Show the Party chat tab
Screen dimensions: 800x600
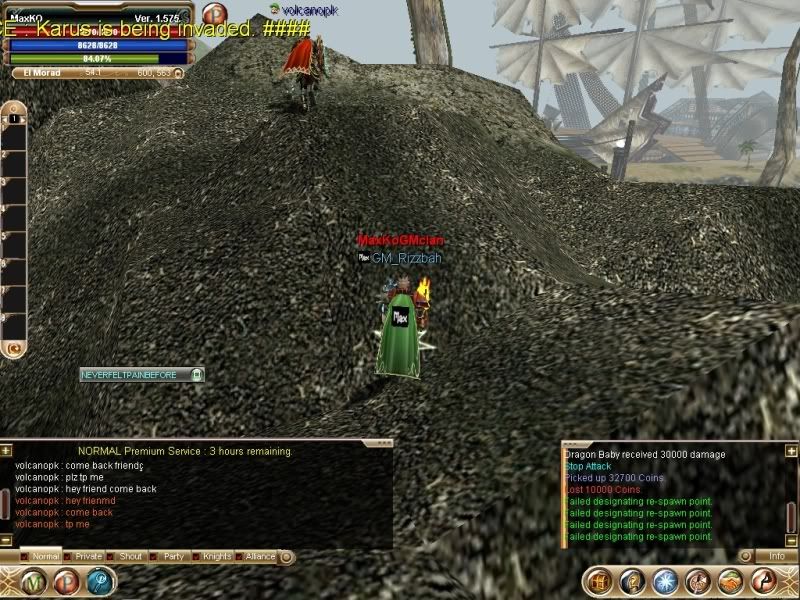[x=174, y=556]
